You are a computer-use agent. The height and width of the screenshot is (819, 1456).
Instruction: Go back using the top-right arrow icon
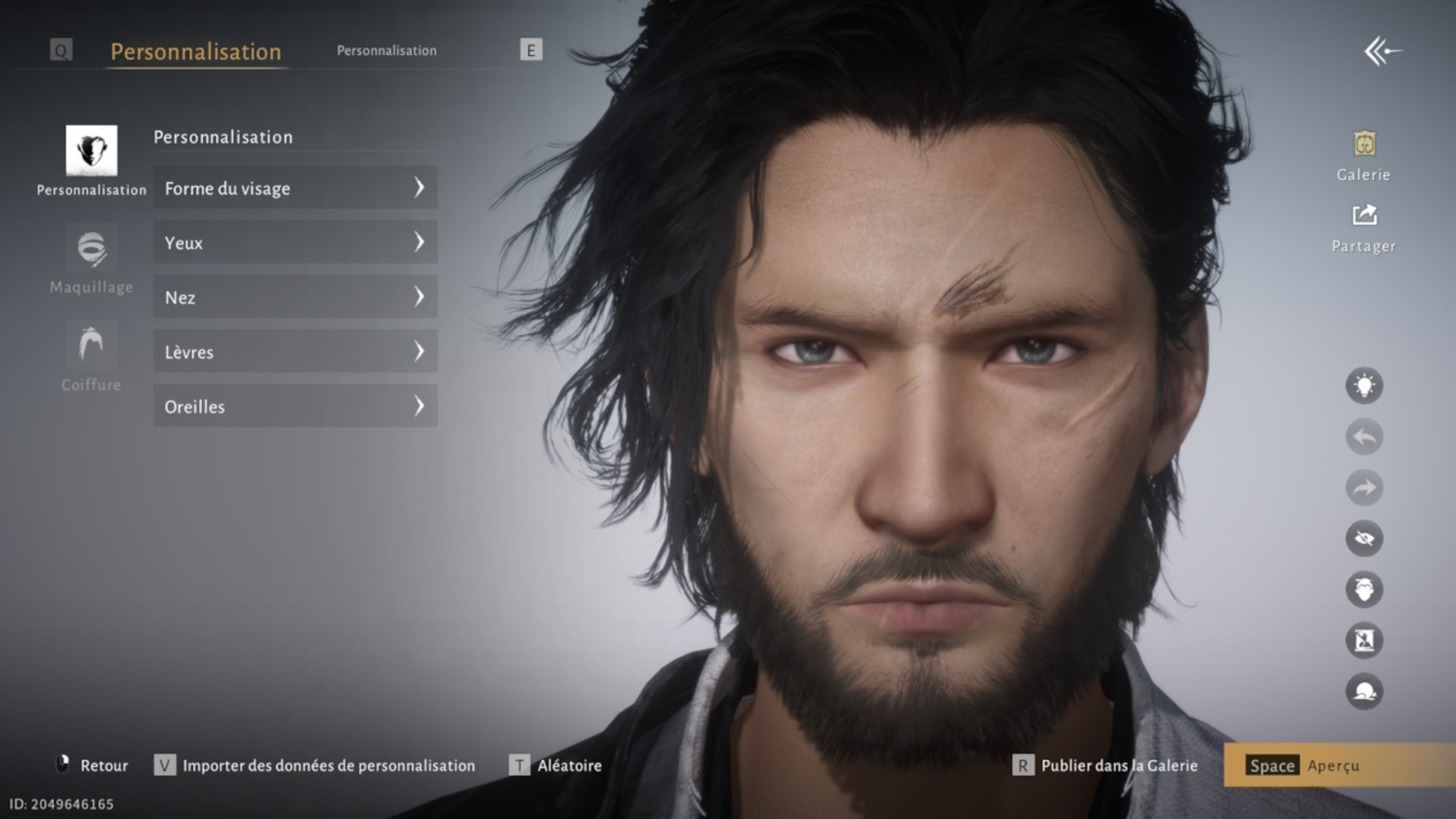[1383, 52]
